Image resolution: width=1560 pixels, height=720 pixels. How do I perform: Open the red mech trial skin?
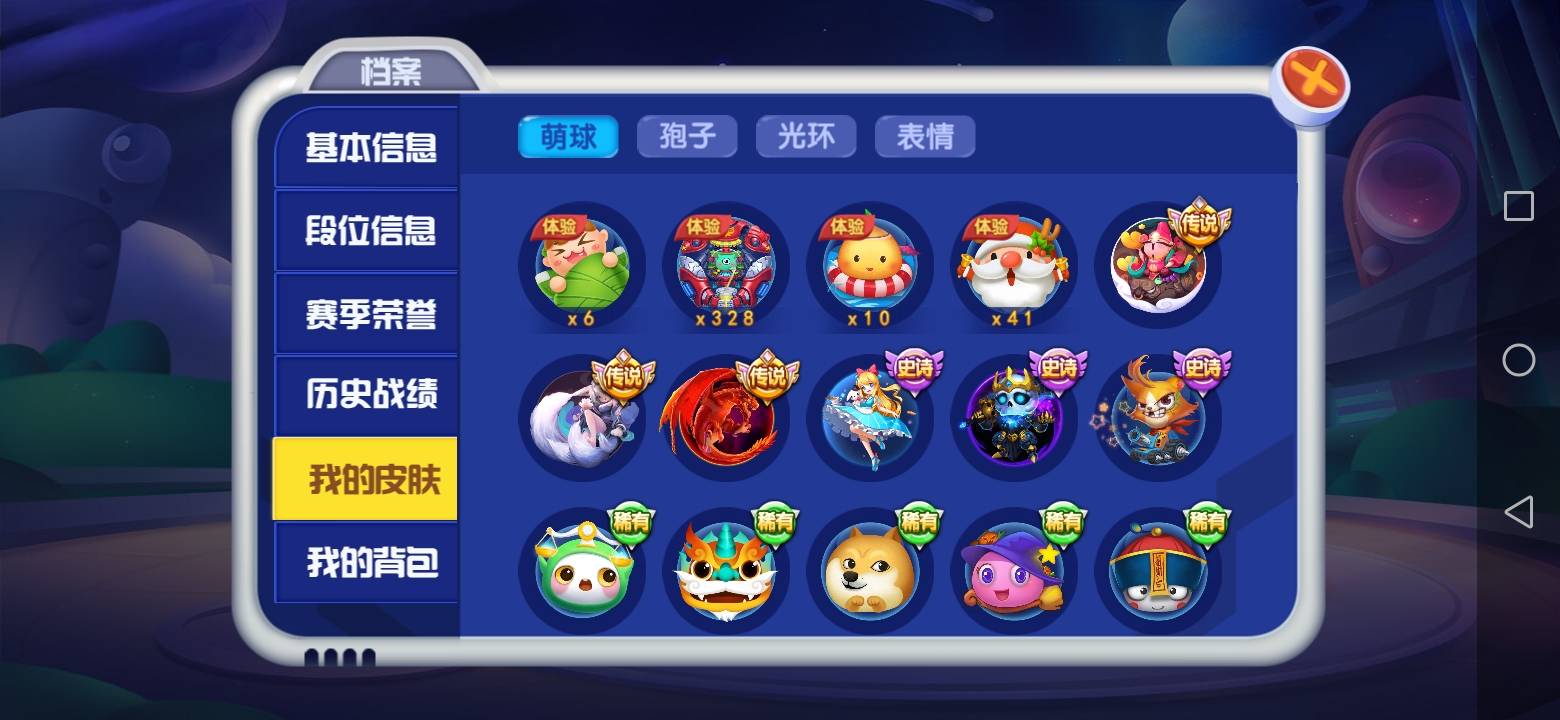click(726, 265)
